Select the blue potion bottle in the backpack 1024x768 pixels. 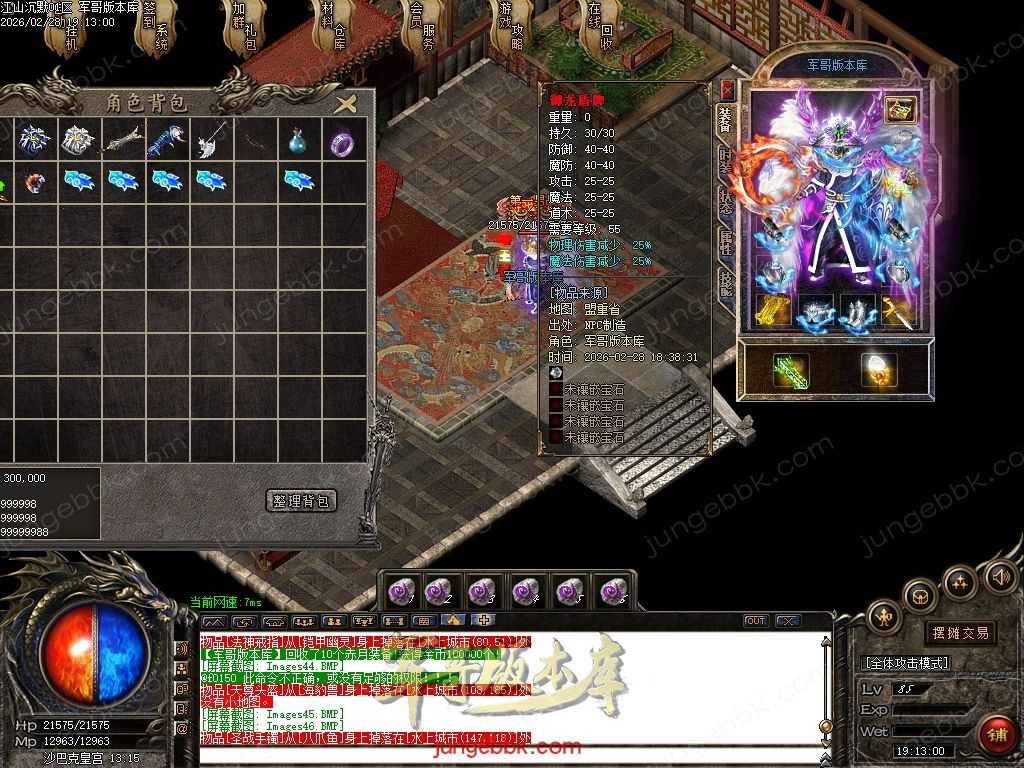pos(296,142)
